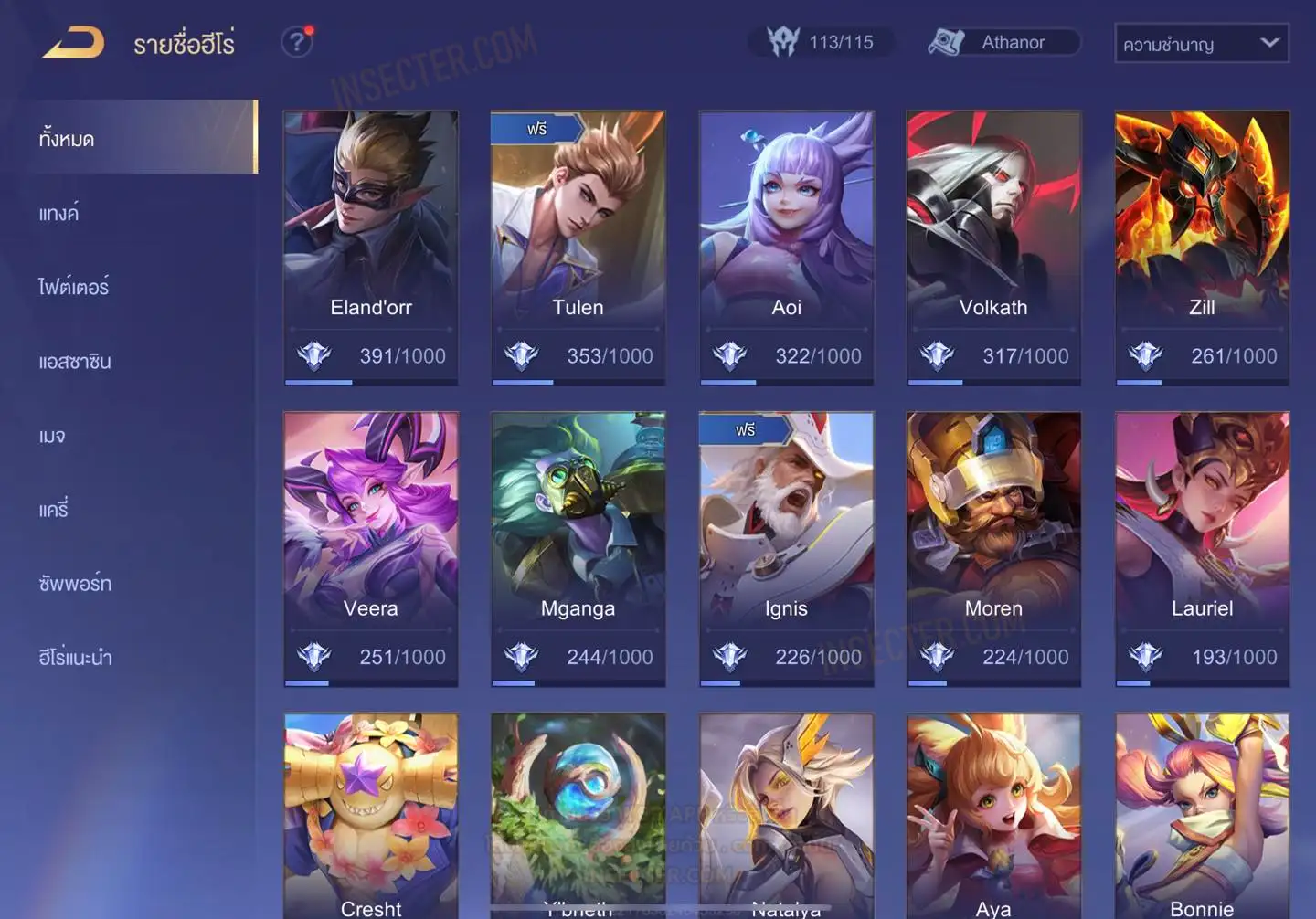
Task: Switch to the ไฟต์เตอร์ category tab
Action: click(74, 288)
